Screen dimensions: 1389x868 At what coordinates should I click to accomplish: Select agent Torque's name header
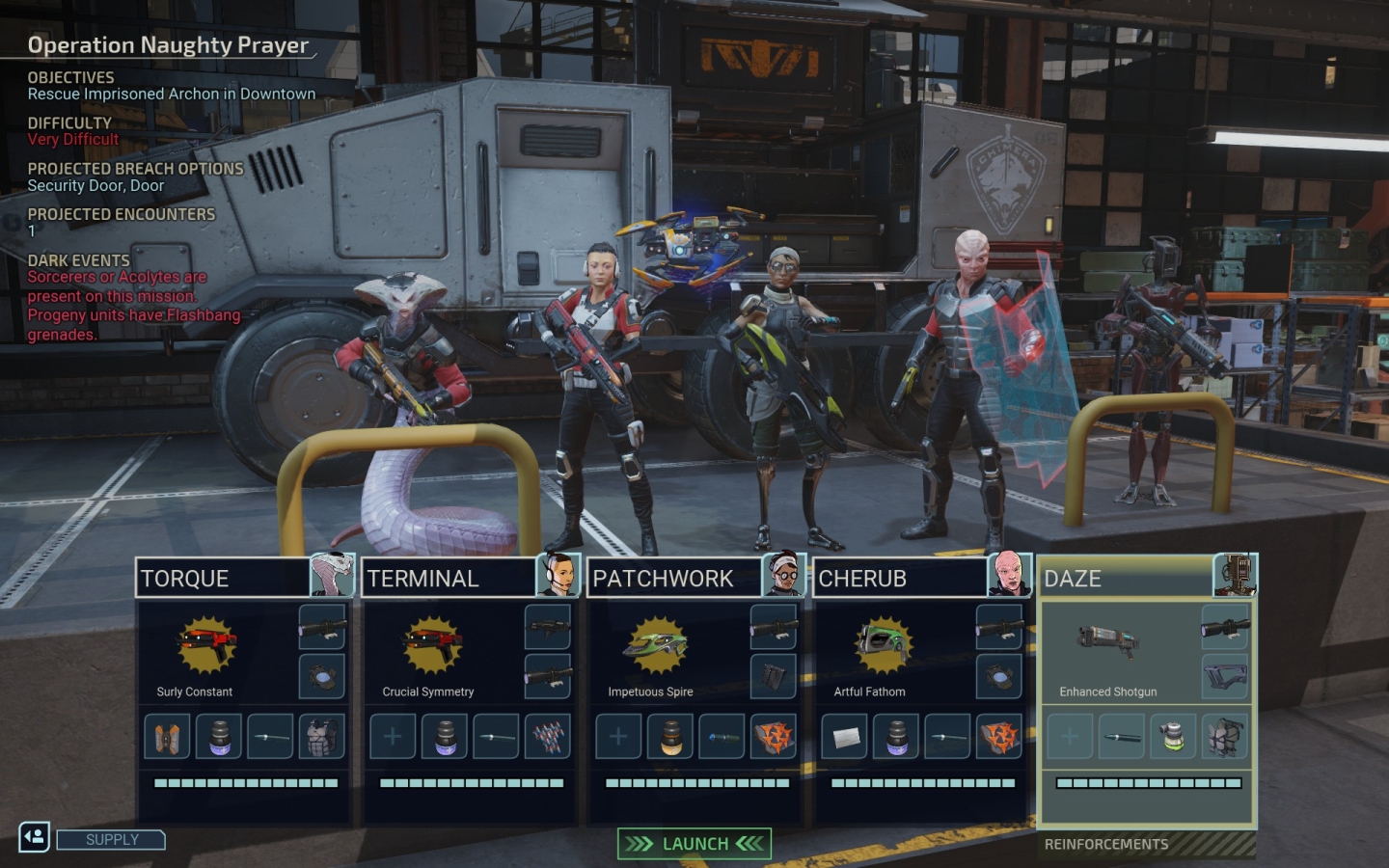coord(224,579)
